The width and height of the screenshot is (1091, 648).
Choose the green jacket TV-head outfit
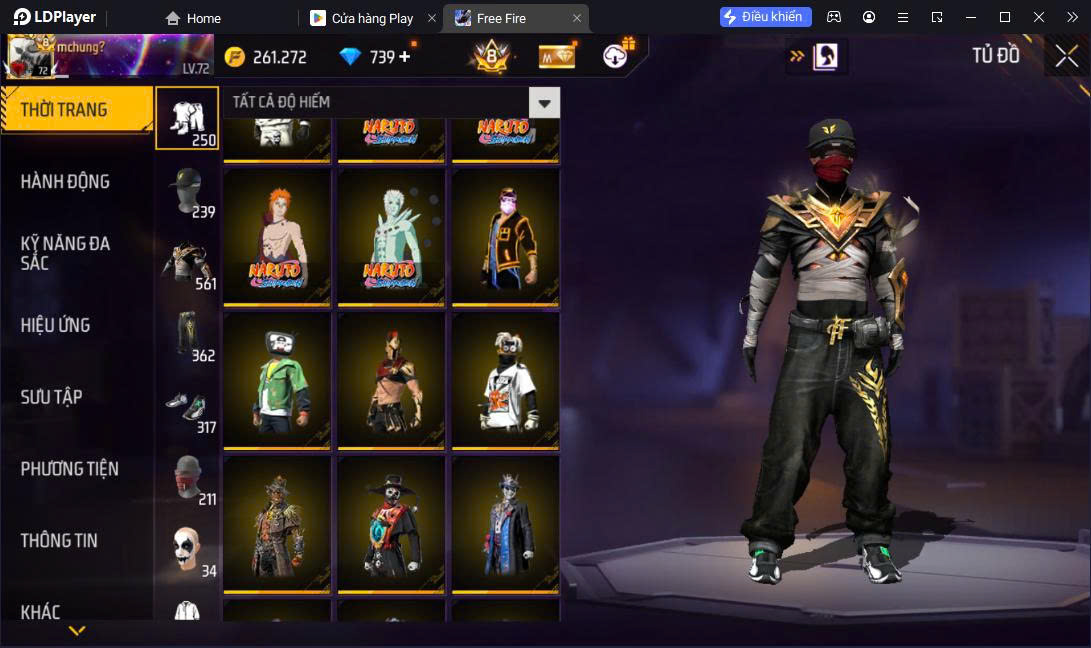277,381
